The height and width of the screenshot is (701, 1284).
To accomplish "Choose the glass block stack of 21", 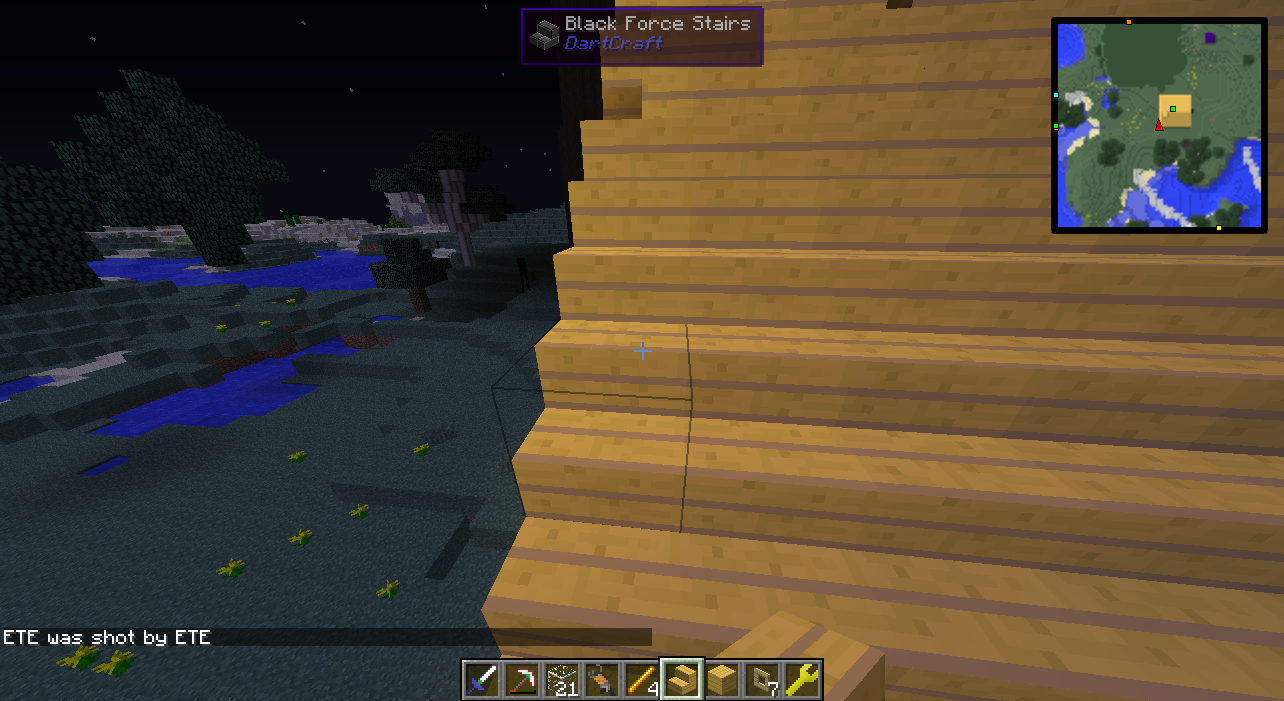I will pyautogui.click(x=562, y=680).
